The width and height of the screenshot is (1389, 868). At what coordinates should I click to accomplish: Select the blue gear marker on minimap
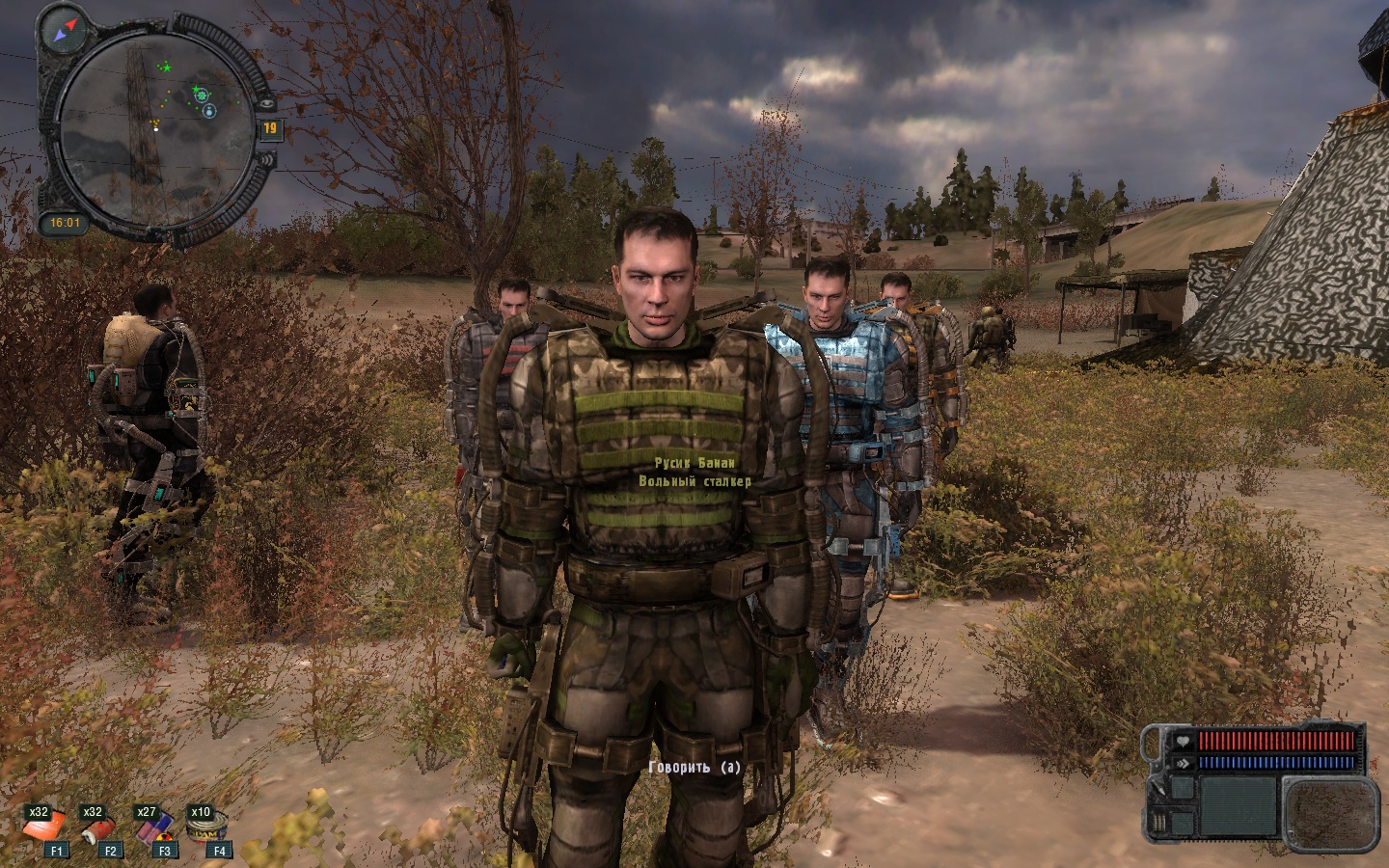click(201, 94)
